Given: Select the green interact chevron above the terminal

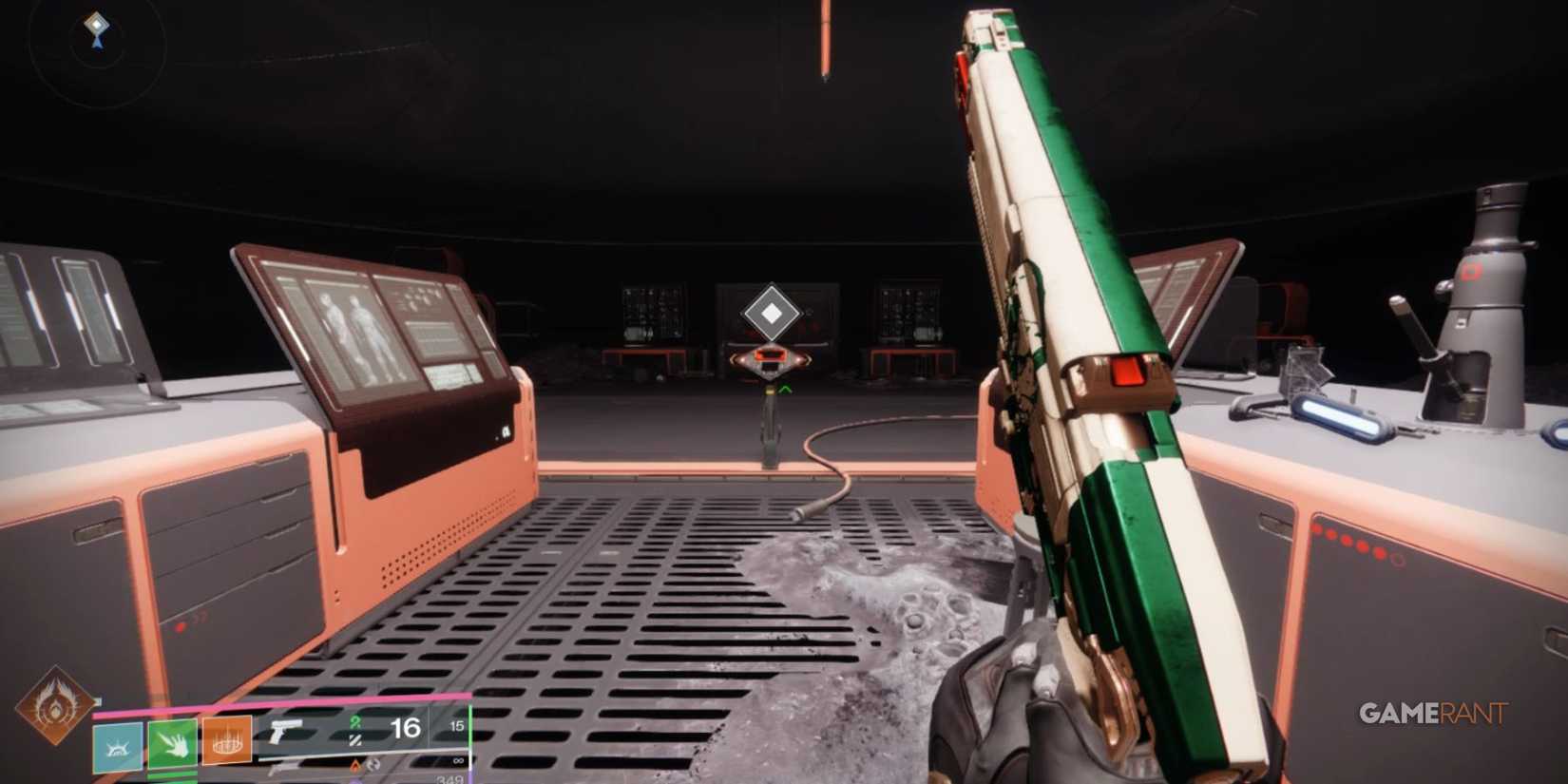Looking at the screenshot, I should (x=783, y=388).
